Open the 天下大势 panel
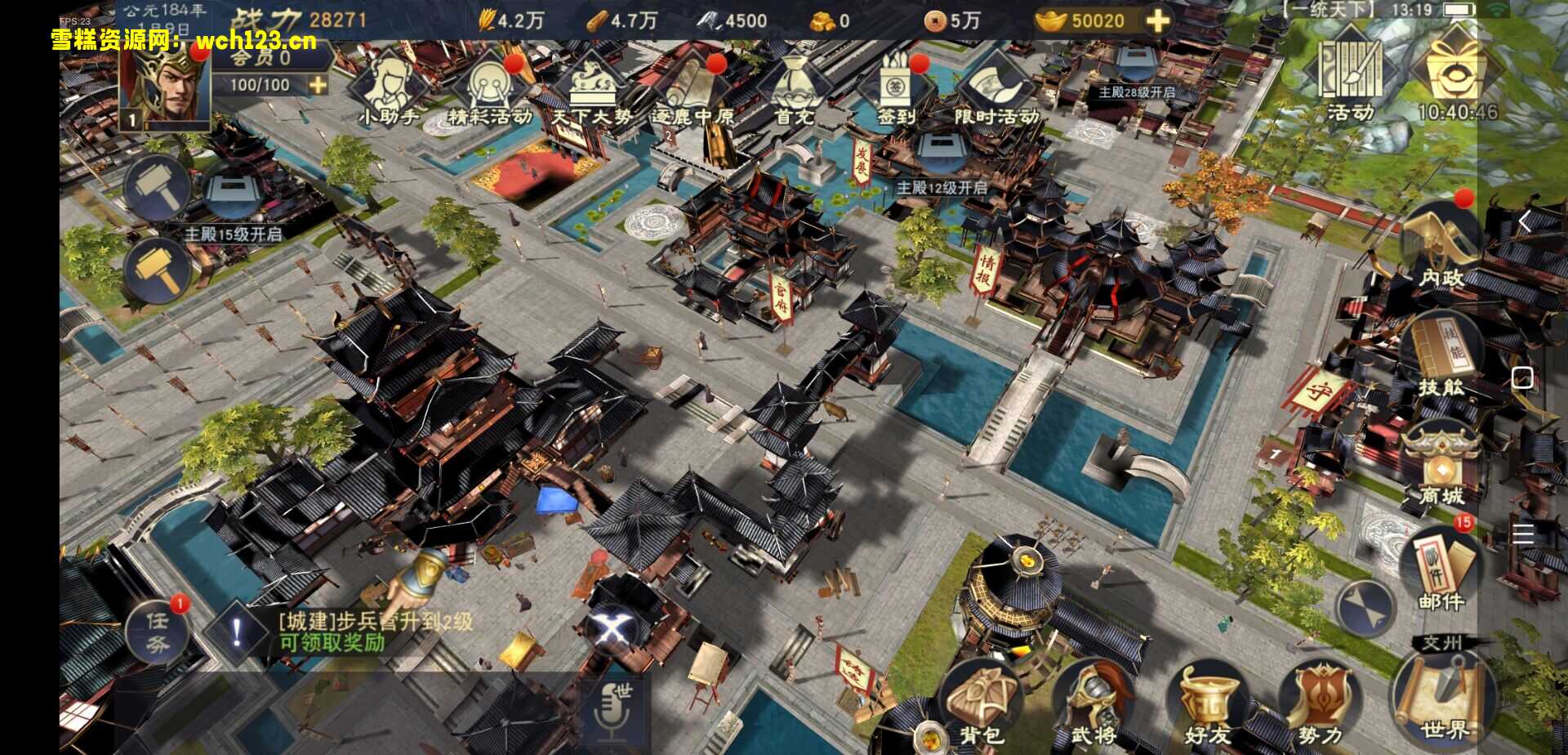This screenshot has height=755, width=1568. tap(591, 87)
